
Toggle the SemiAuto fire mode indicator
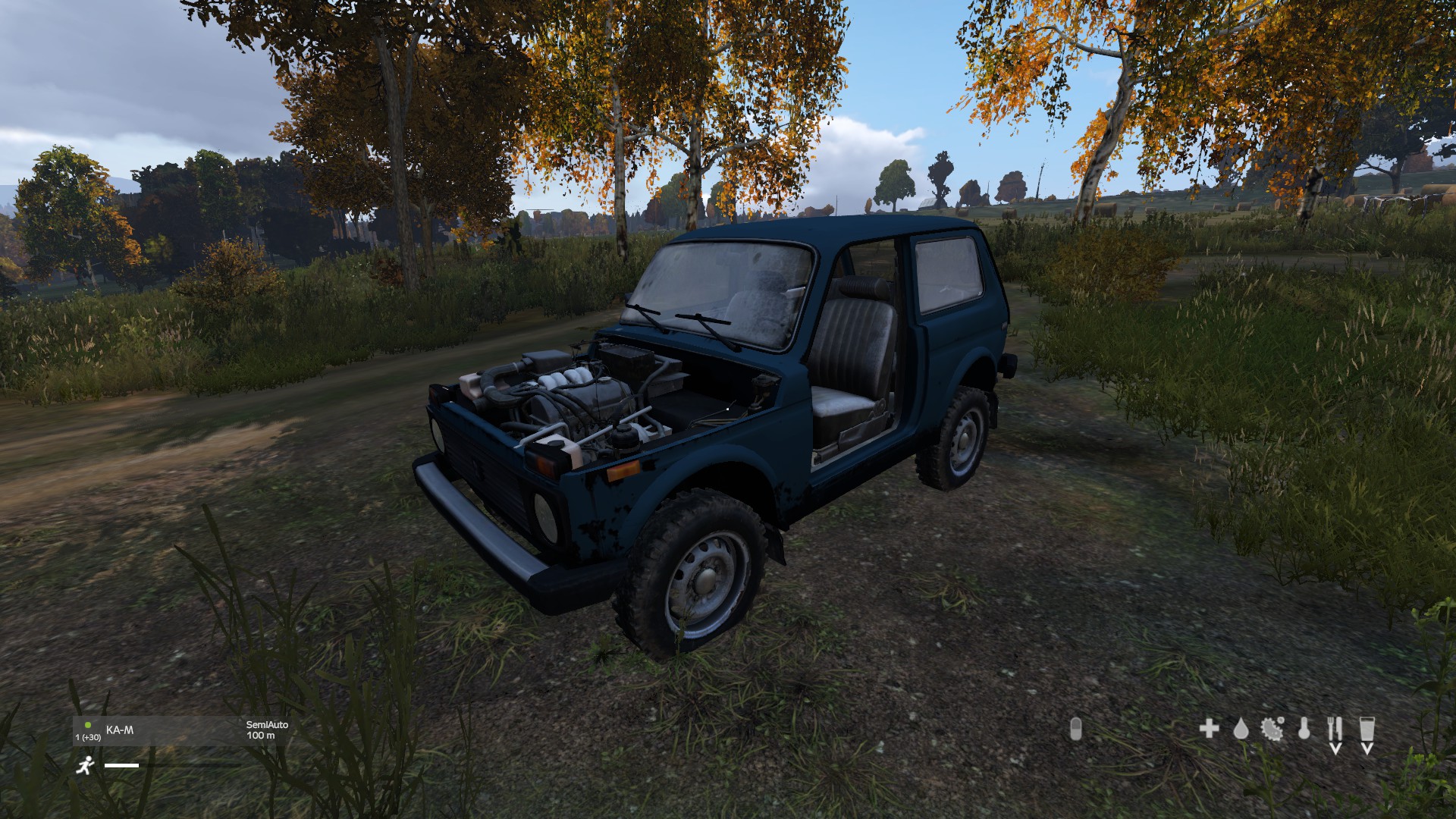267,725
